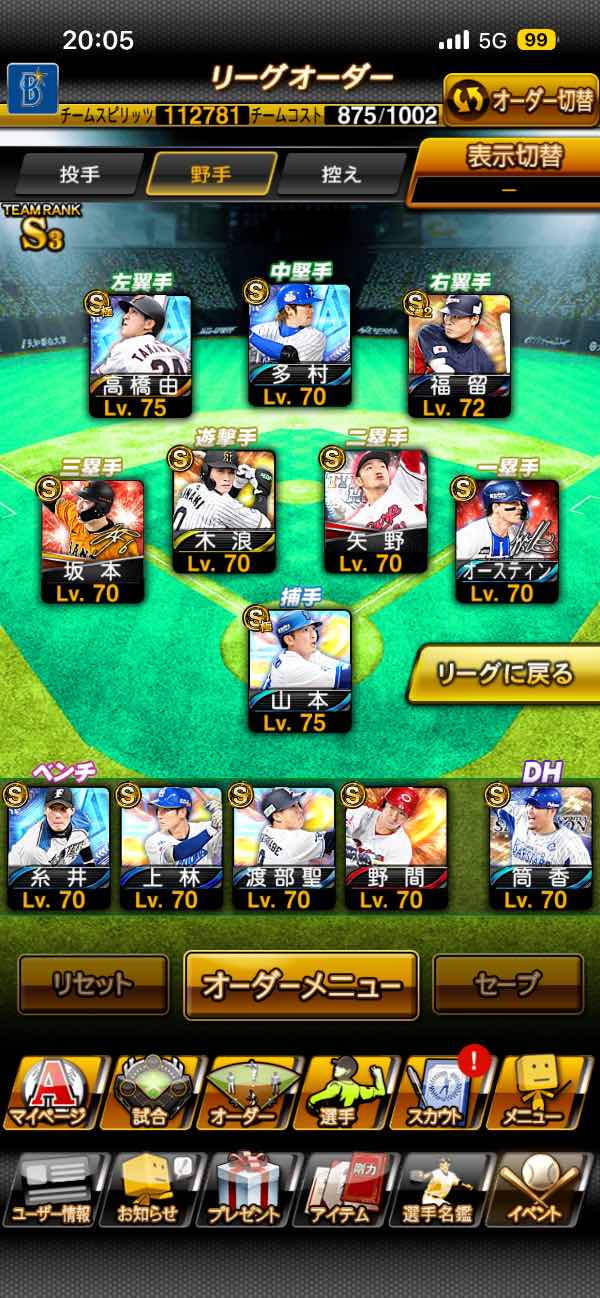
Task: Open the プレゼント gift box
Action: (244, 1190)
